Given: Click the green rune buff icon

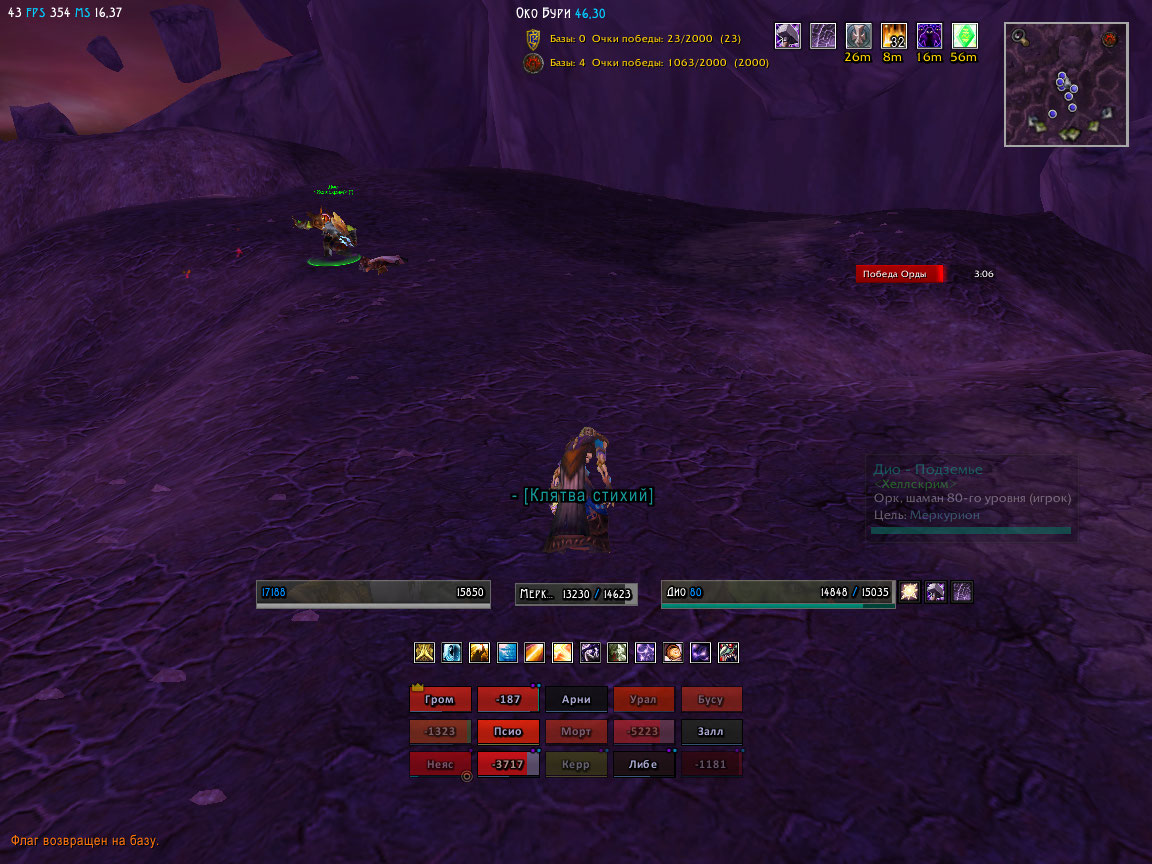Looking at the screenshot, I should coord(964,37).
